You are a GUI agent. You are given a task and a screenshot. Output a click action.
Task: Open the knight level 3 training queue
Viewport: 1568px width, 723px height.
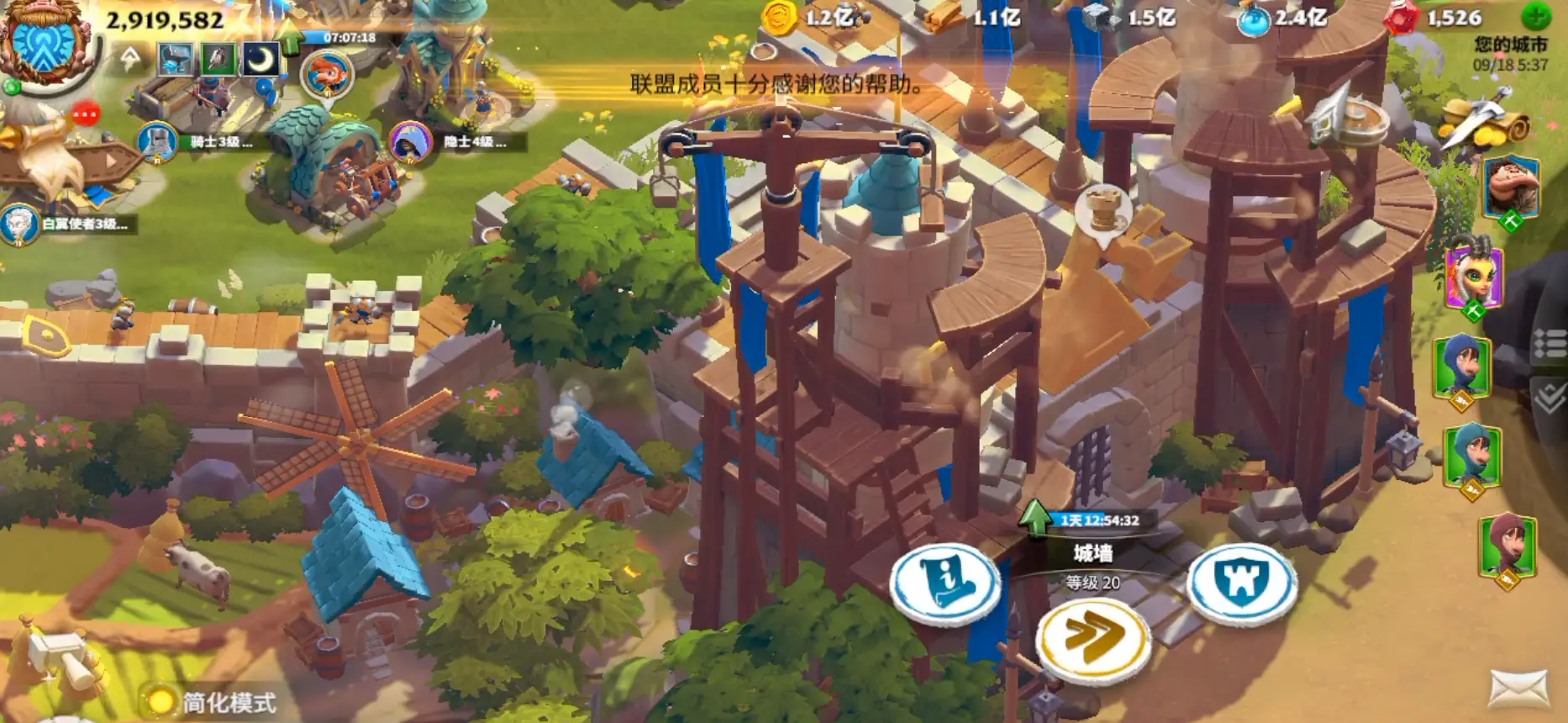coord(157,142)
